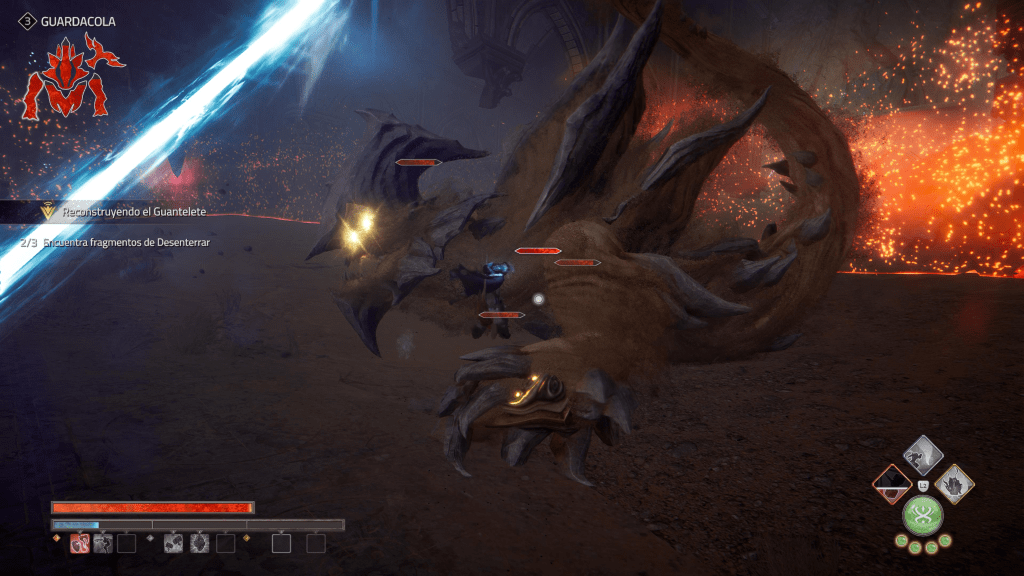
Task: Use the green circular healing ability
Action: tap(923, 516)
